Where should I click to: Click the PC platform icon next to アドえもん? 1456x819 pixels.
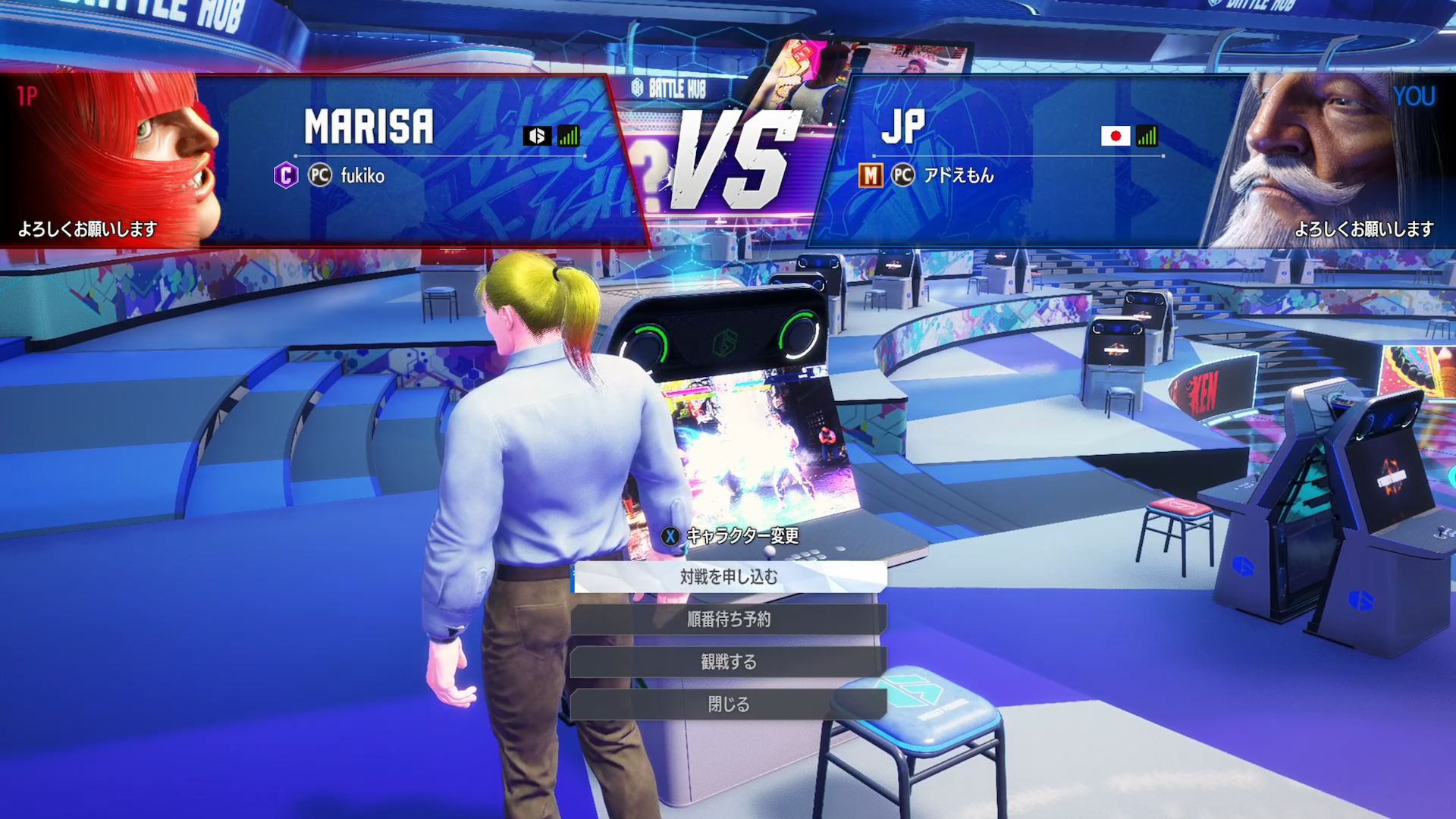[902, 175]
